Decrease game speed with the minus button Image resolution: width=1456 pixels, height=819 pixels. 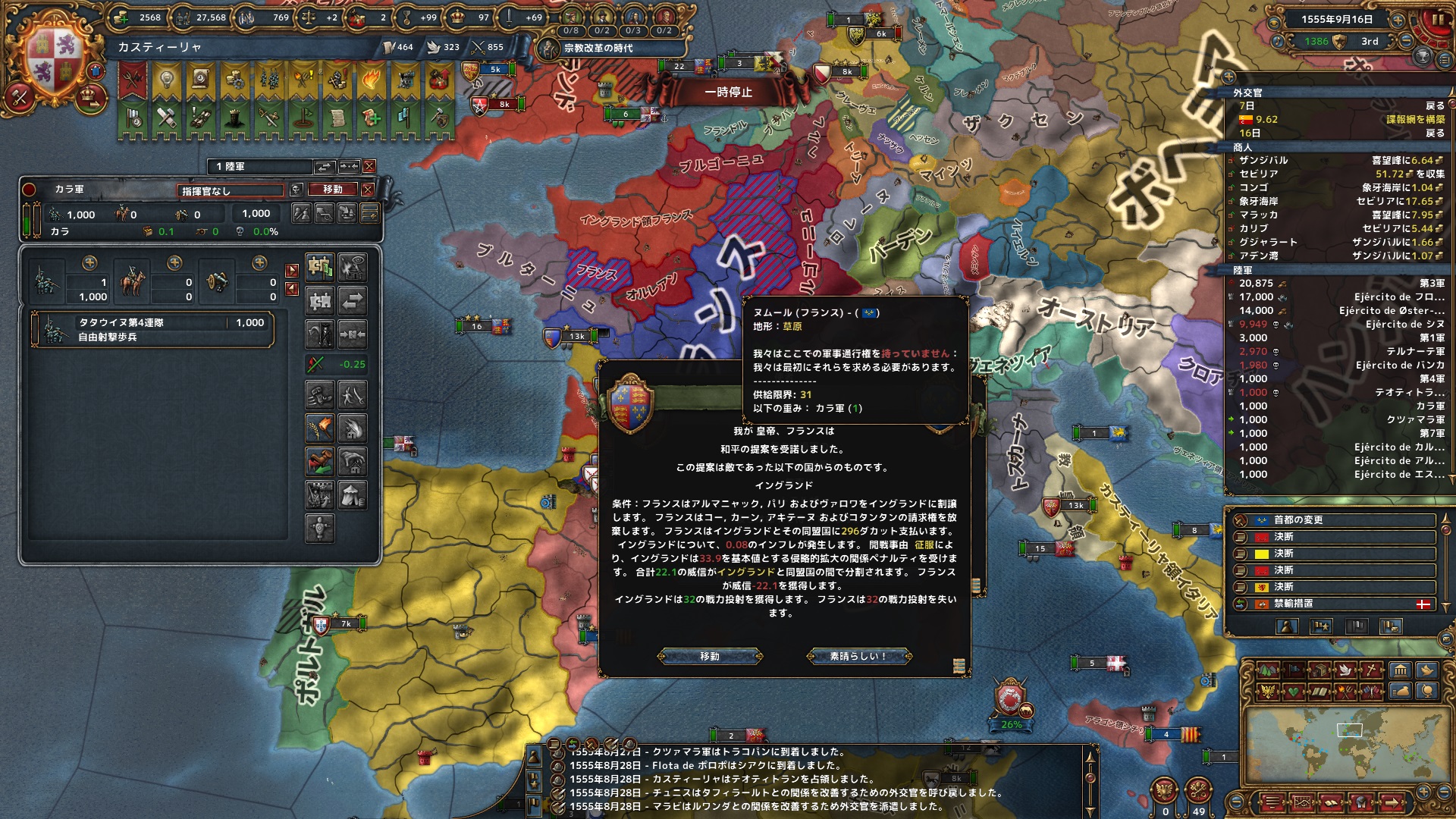pos(1407,42)
